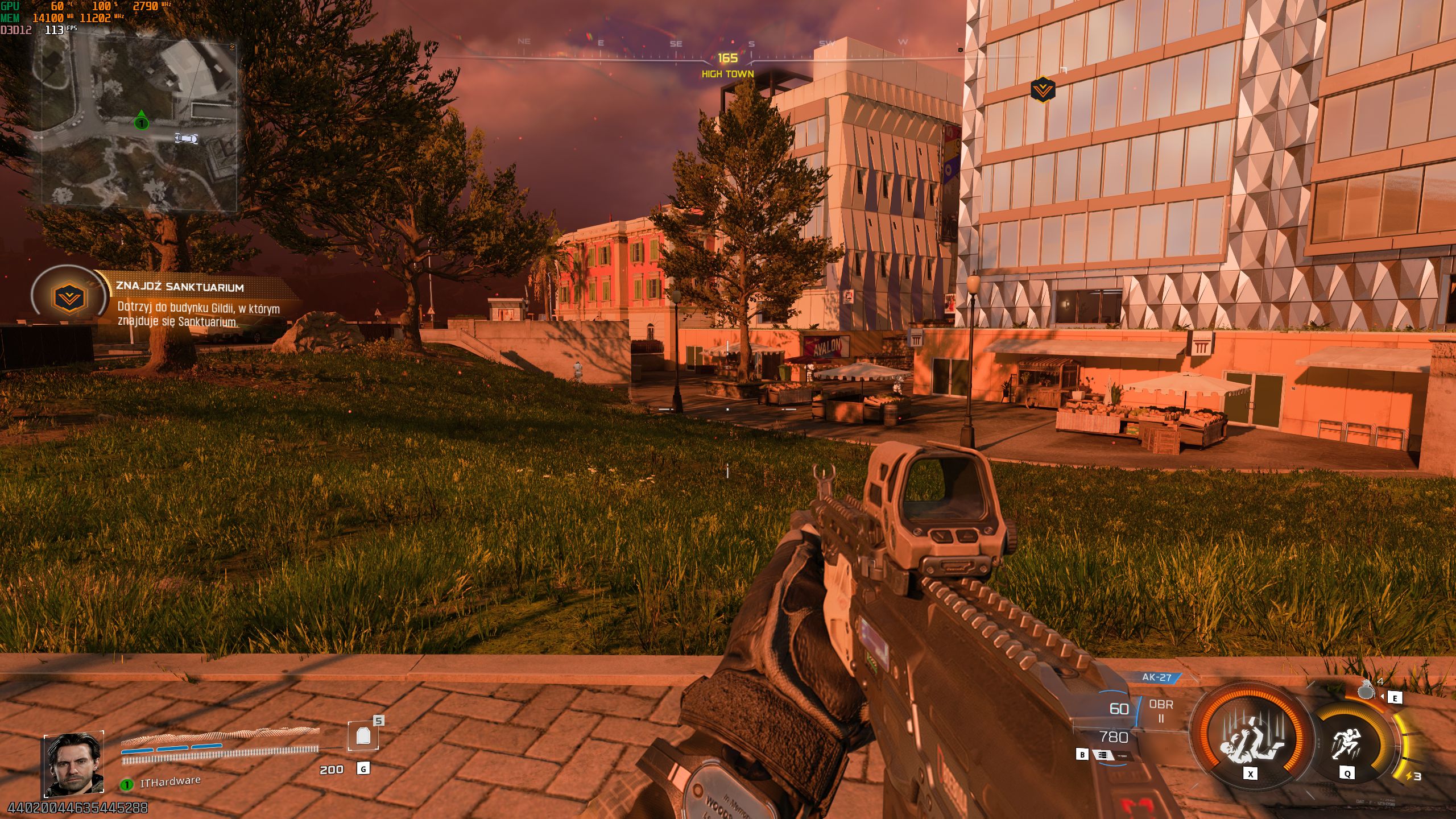The width and height of the screenshot is (1456, 819).
Task: Click the 200 currency counter near the G key
Action: 331,768
